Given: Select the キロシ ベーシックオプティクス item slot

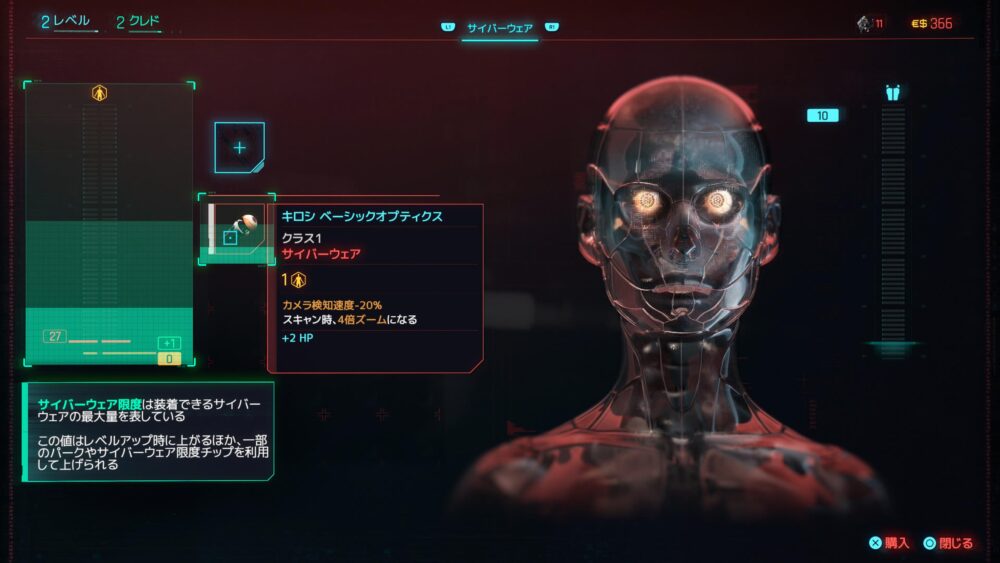Looking at the screenshot, I should point(236,230).
